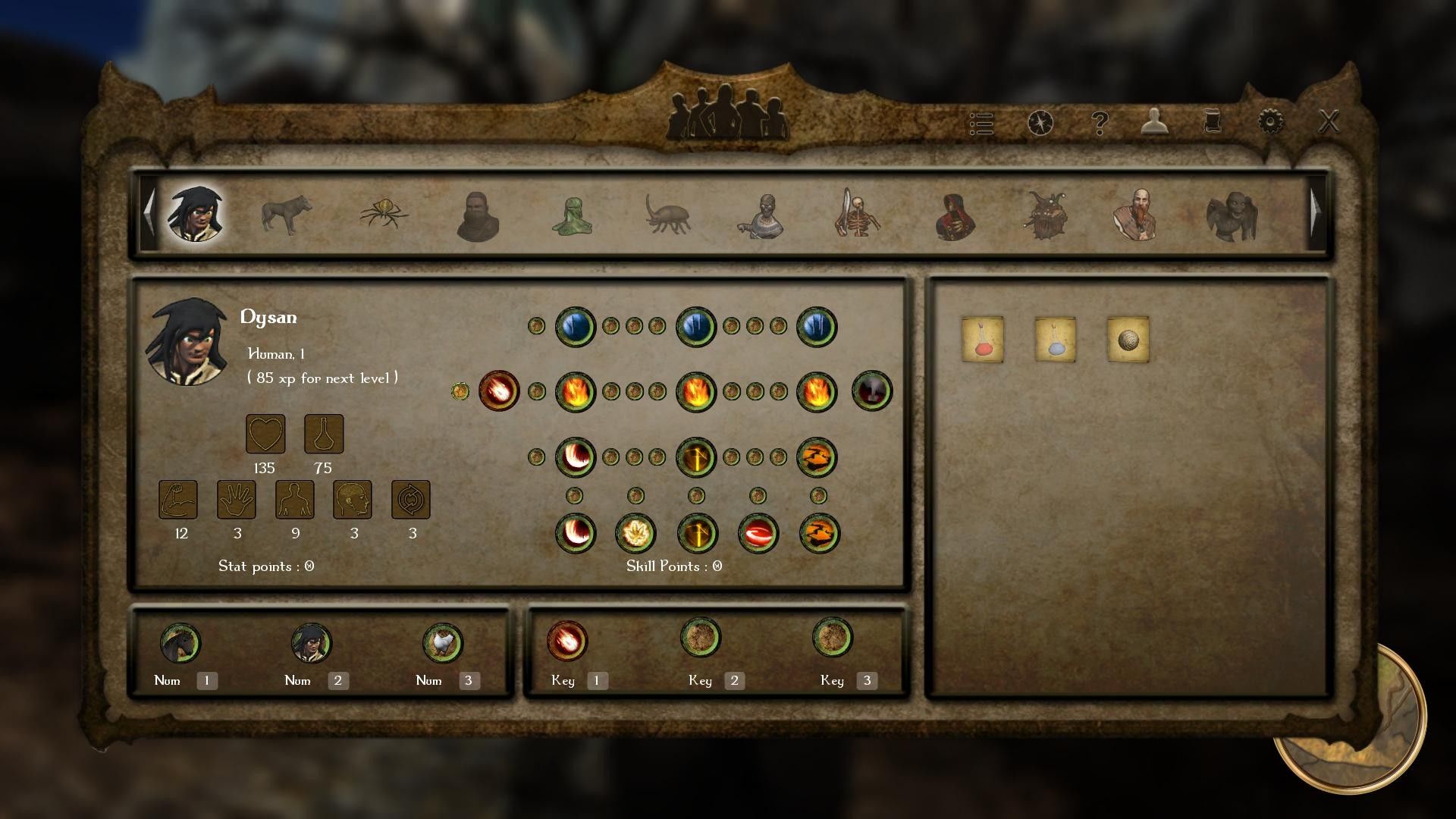Open the help question mark
Viewport: 1456px width, 819px height.
1099,122
